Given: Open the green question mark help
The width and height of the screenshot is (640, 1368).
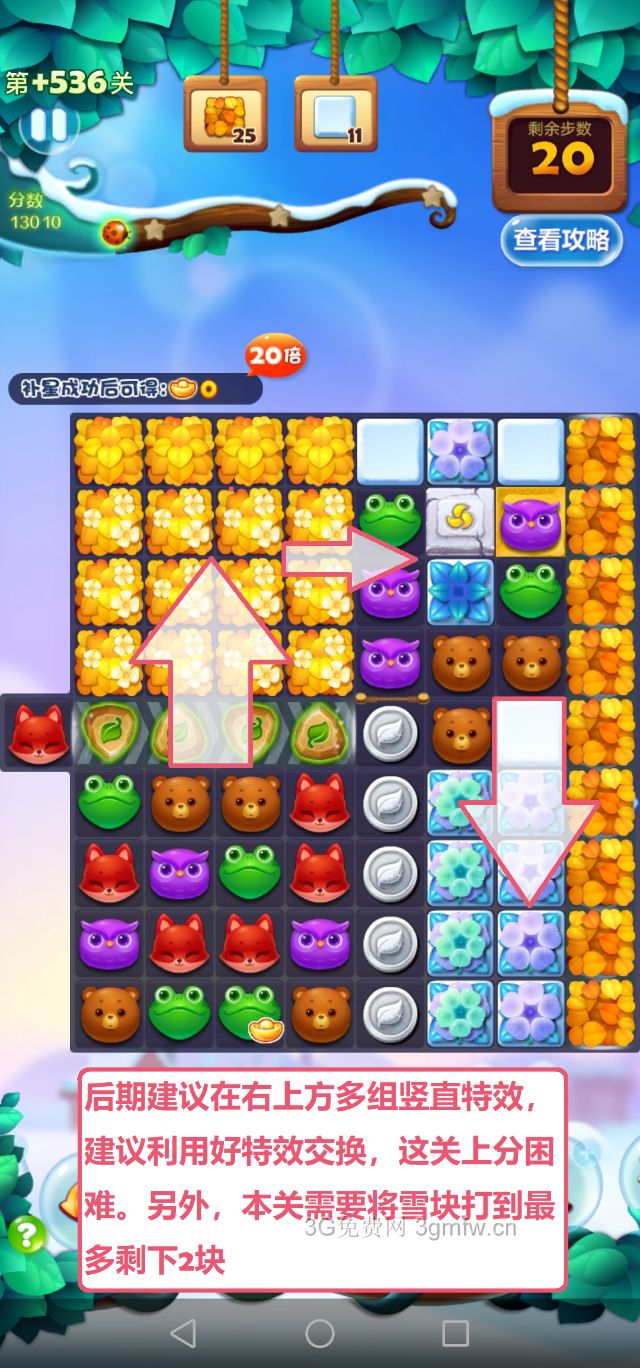Looking at the screenshot, I should click(x=26, y=1234).
